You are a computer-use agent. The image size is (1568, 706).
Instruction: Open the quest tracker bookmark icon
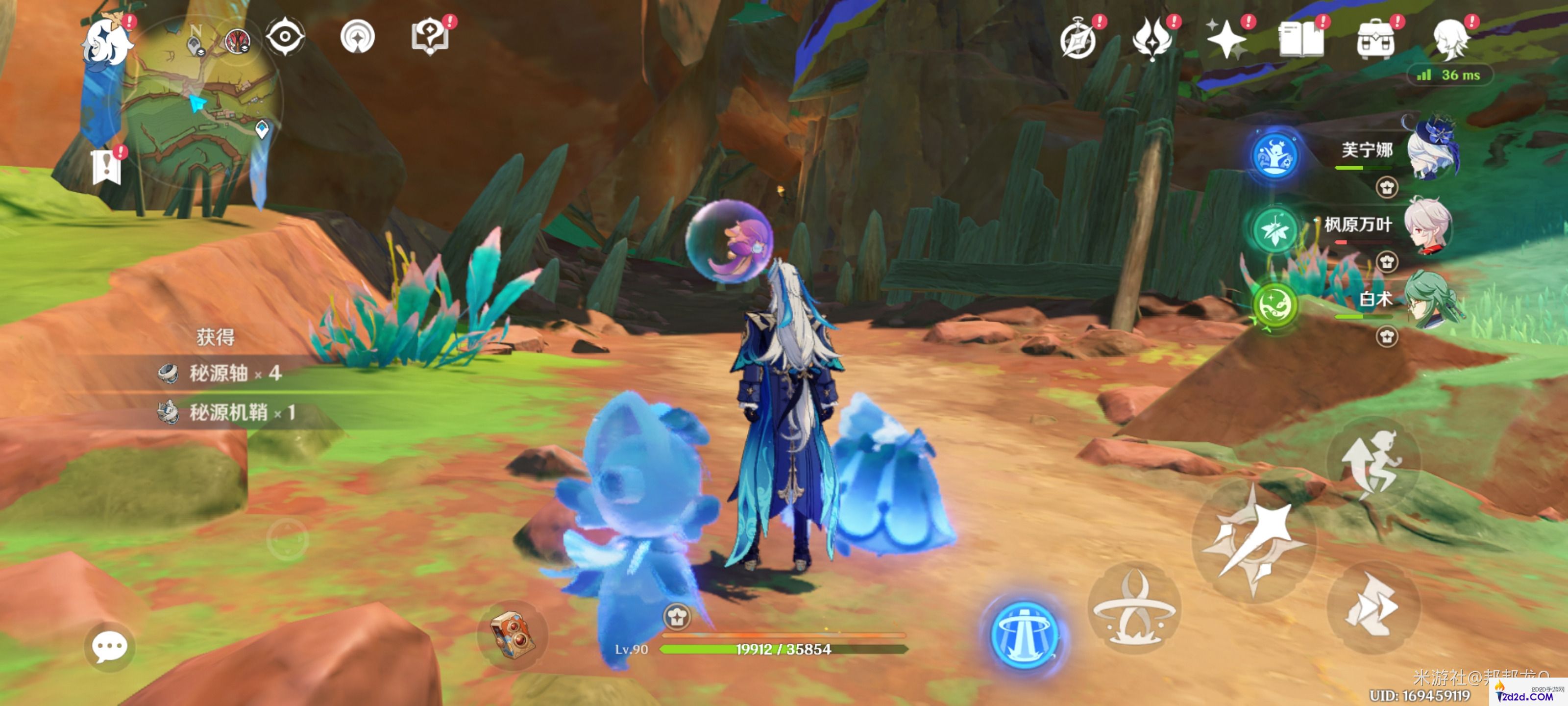pyautogui.click(x=107, y=167)
